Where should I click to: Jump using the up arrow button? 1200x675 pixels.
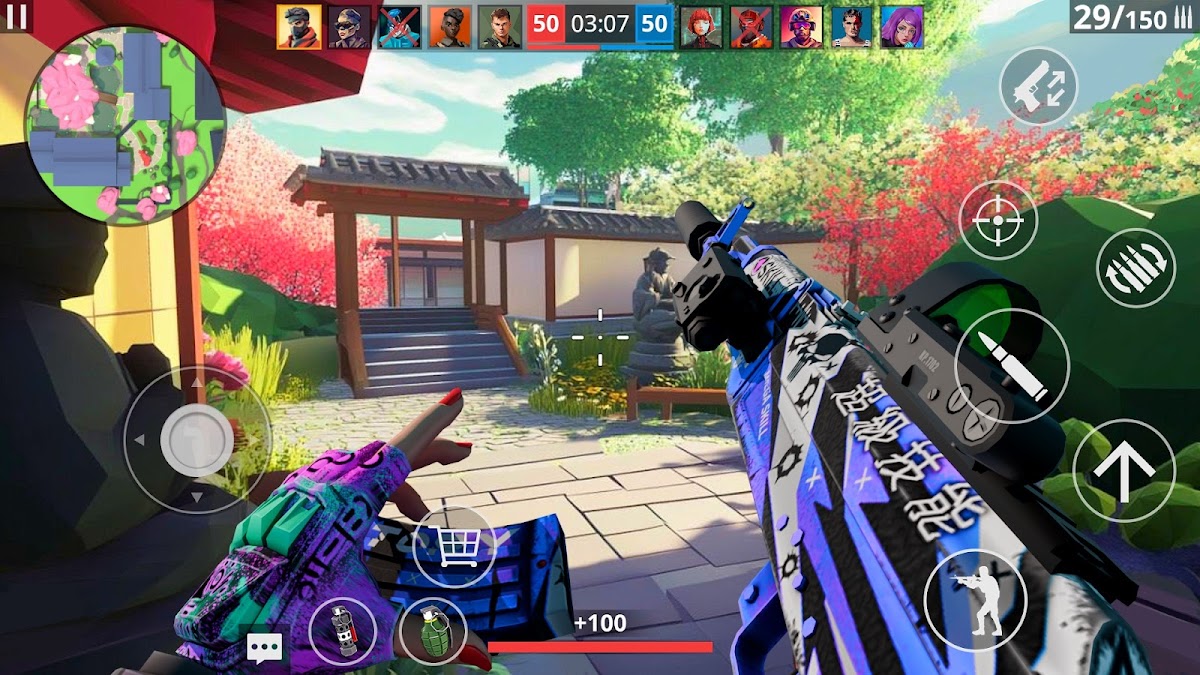pos(1123,470)
